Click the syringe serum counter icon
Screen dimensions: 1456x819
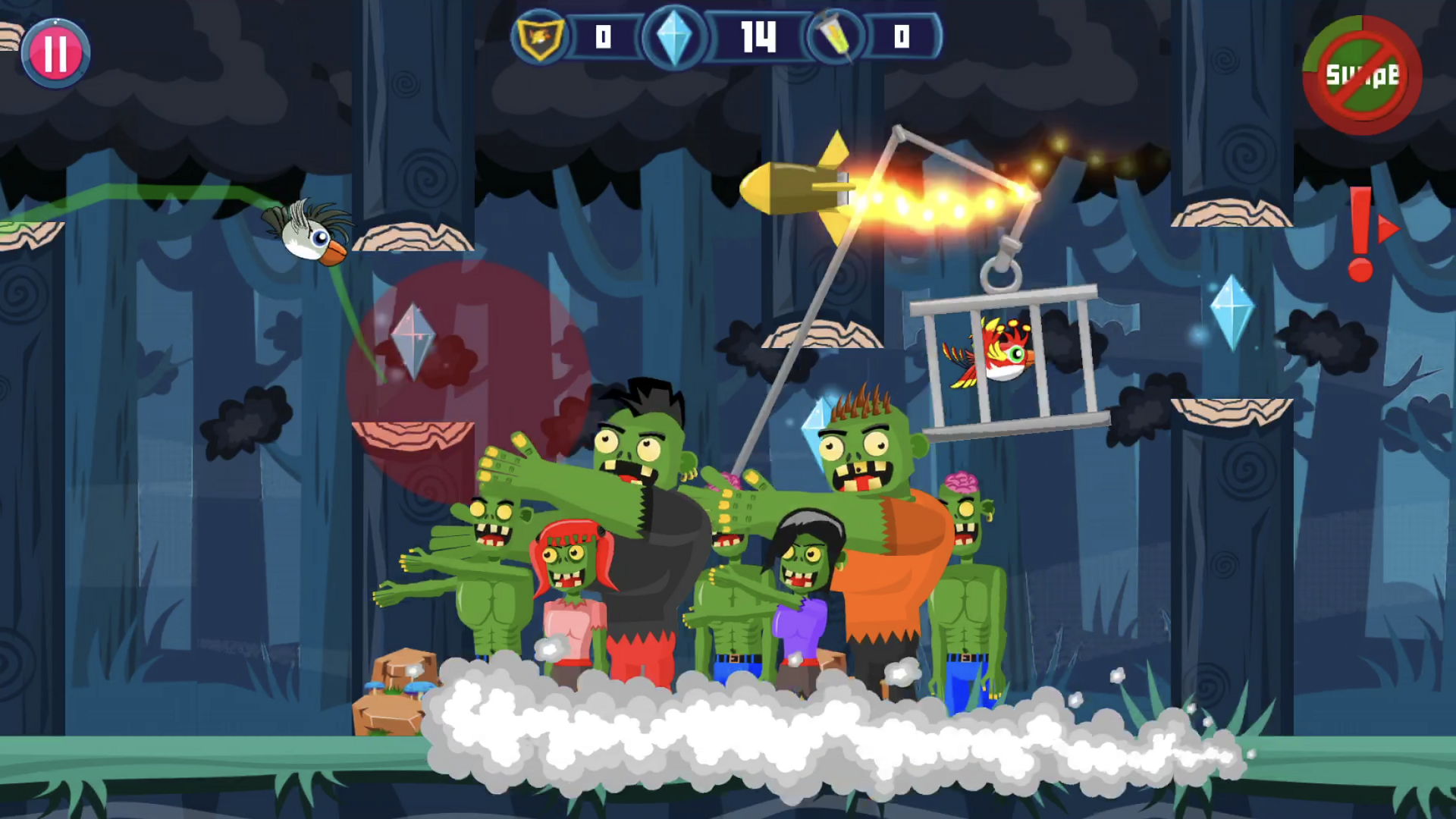point(838,36)
